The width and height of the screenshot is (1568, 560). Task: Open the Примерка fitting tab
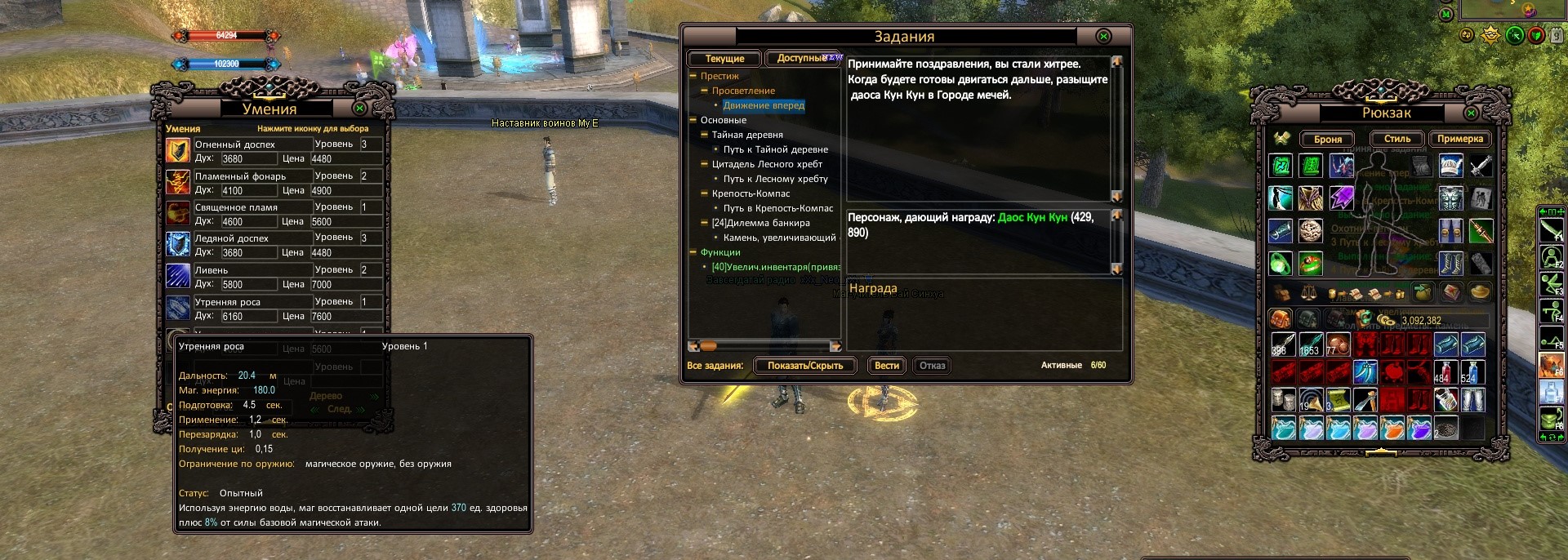click(1459, 139)
